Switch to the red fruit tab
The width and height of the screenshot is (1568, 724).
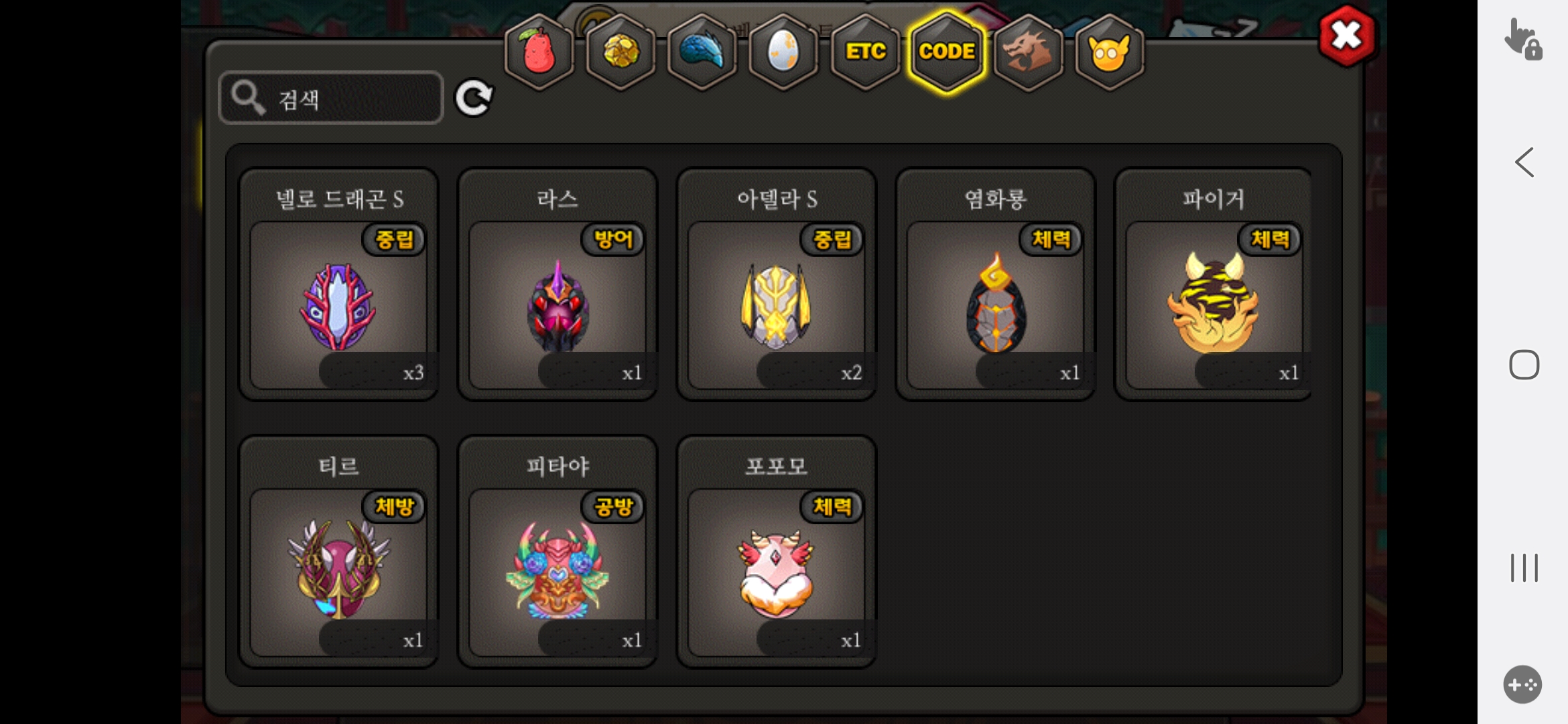[539, 52]
